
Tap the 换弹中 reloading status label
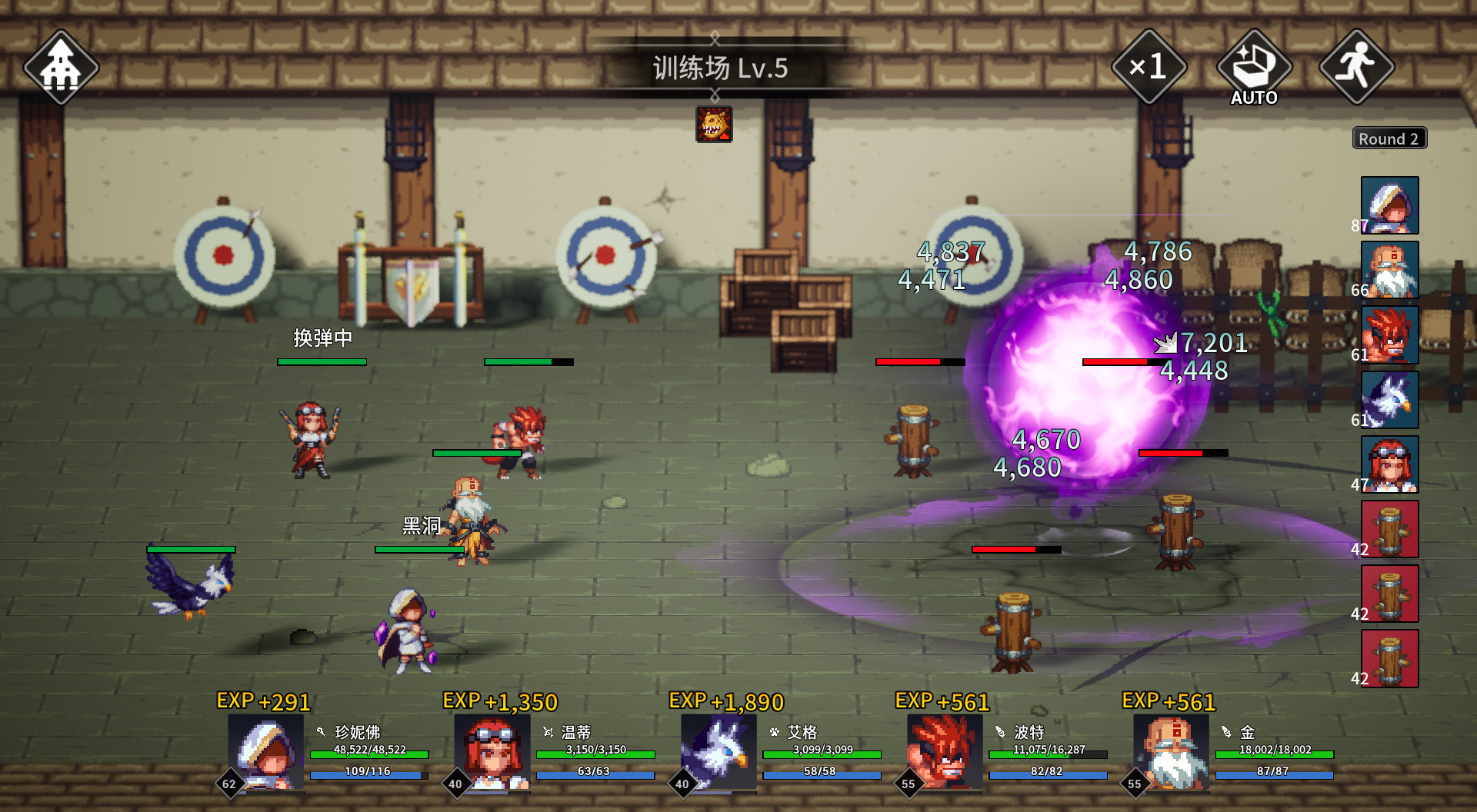tap(323, 338)
